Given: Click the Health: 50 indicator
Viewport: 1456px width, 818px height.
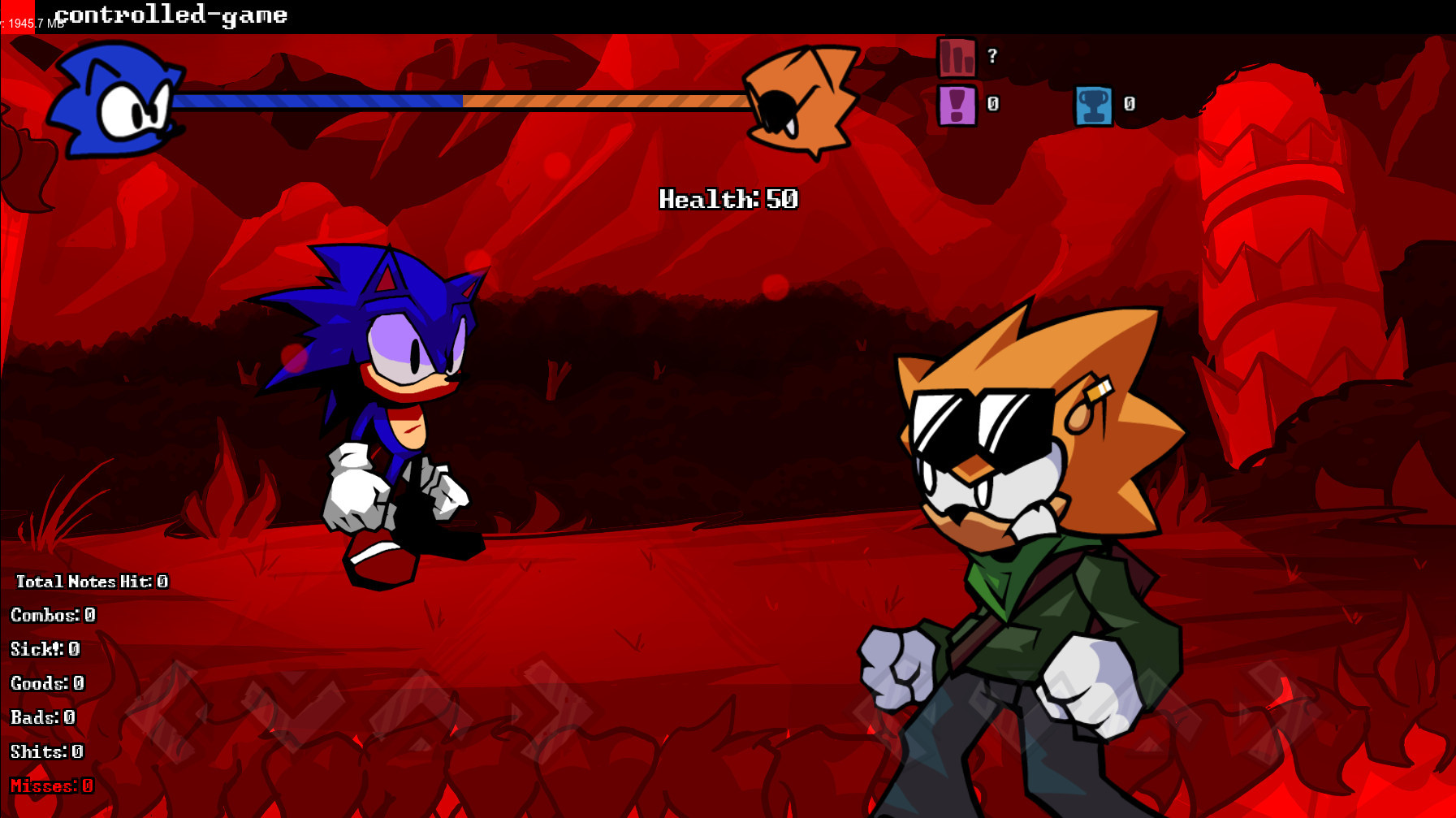Looking at the screenshot, I should [x=728, y=197].
